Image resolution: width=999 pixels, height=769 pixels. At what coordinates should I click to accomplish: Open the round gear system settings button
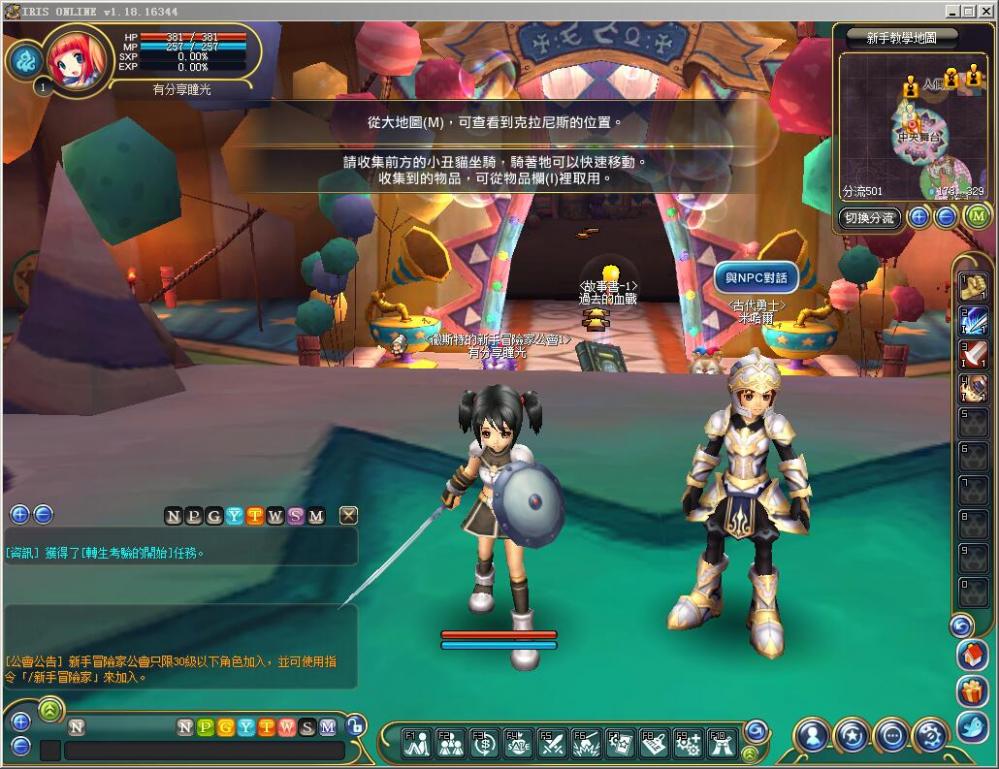click(930, 736)
